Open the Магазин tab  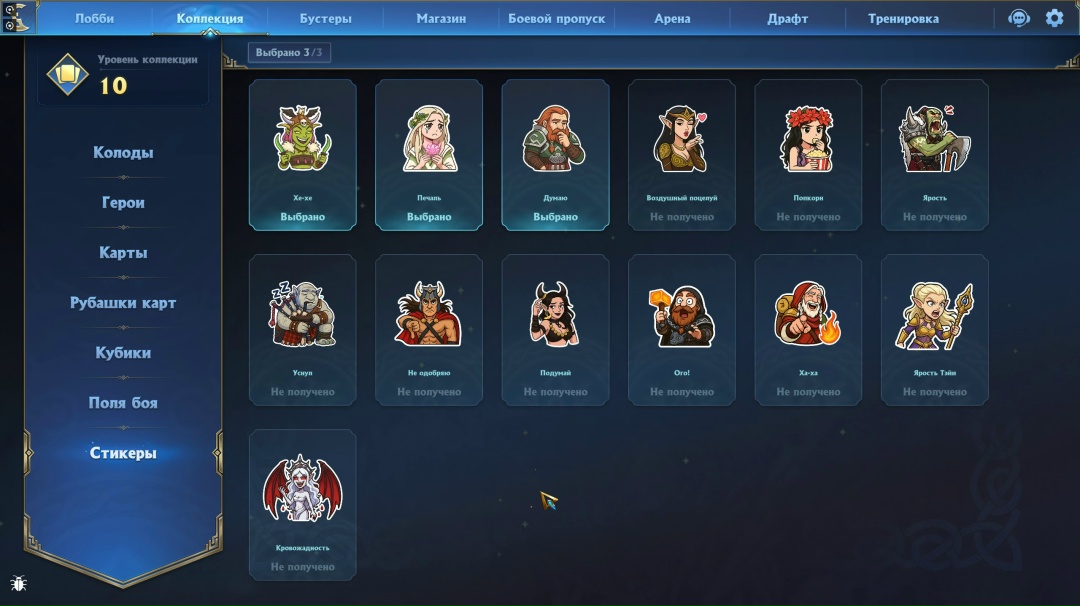441,18
